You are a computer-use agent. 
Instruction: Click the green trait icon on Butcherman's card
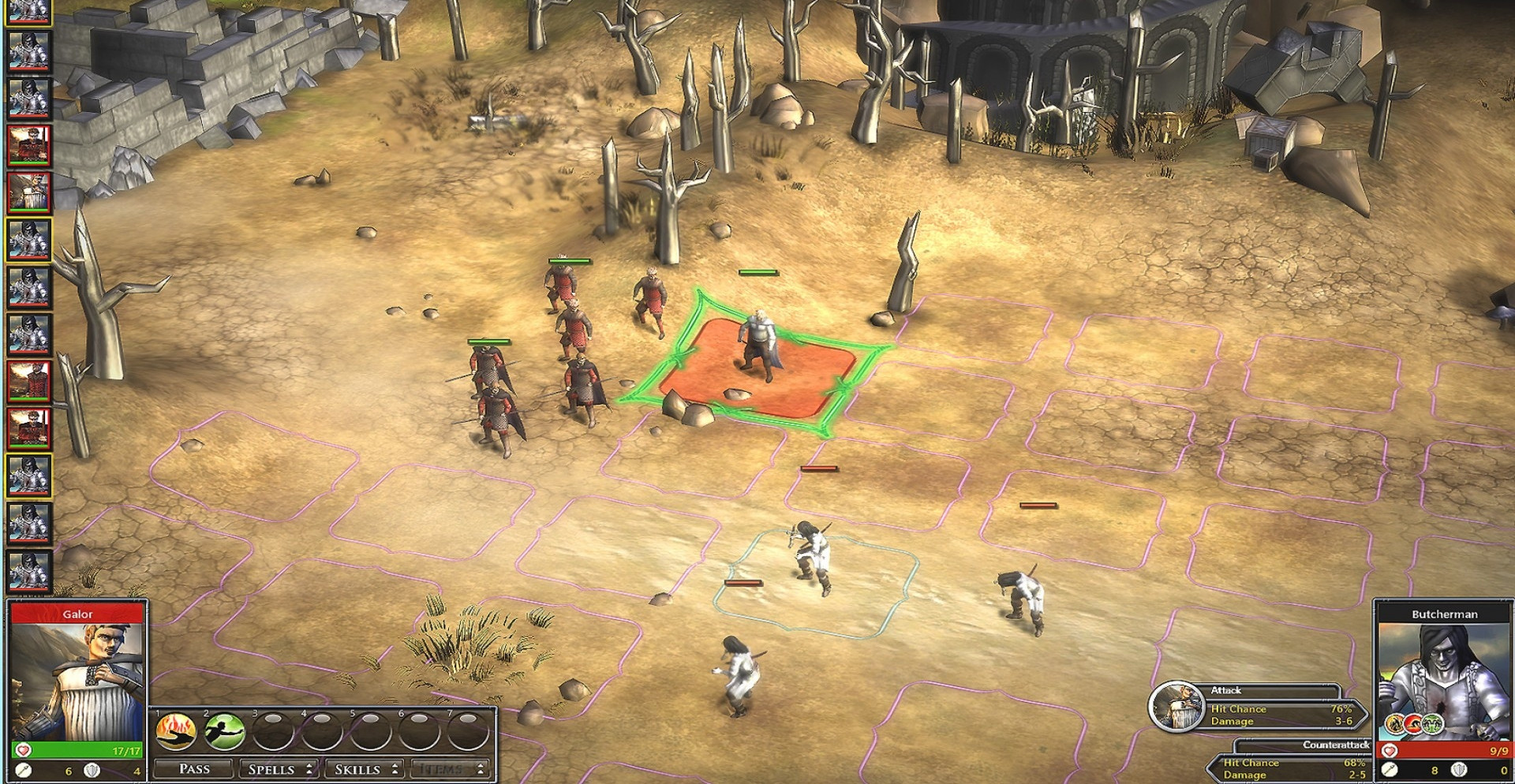pyautogui.click(x=1432, y=723)
